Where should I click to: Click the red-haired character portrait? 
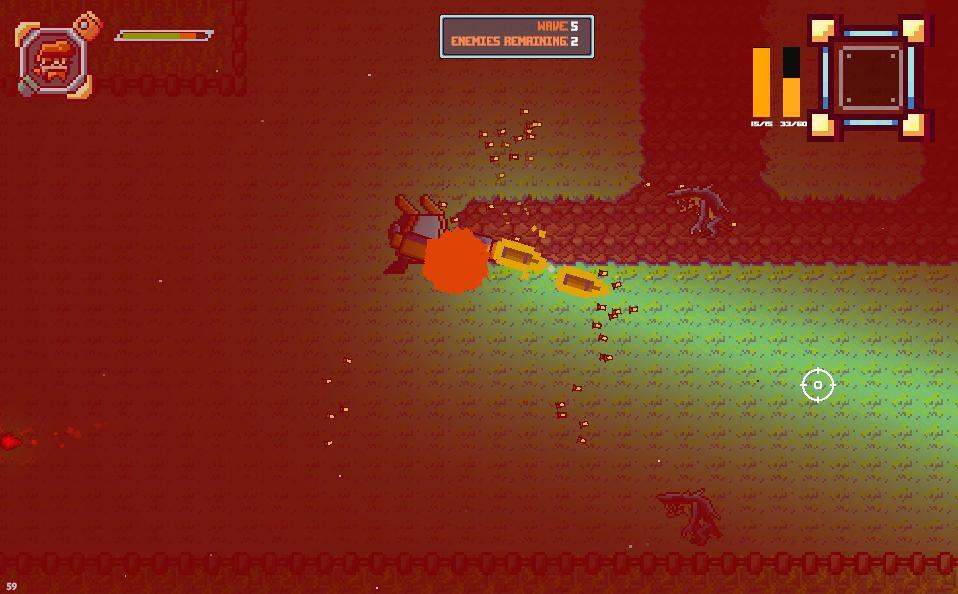[x=55, y=61]
